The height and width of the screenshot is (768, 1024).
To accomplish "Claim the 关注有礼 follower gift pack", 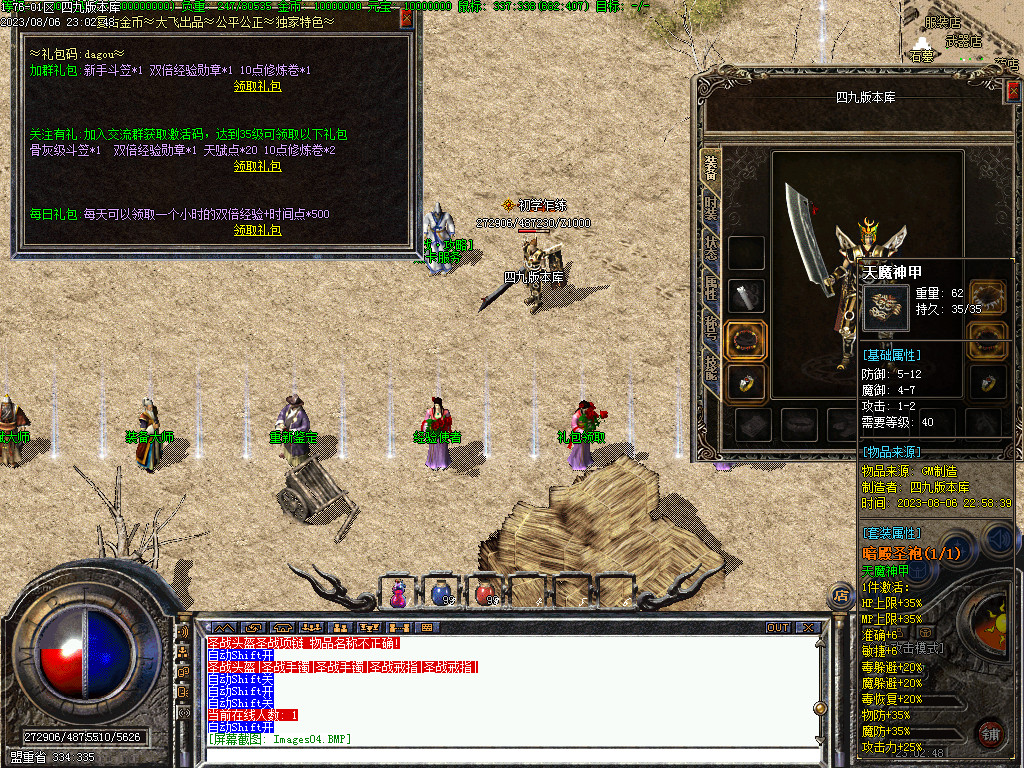I will pyautogui.click(x=257, y=166).
